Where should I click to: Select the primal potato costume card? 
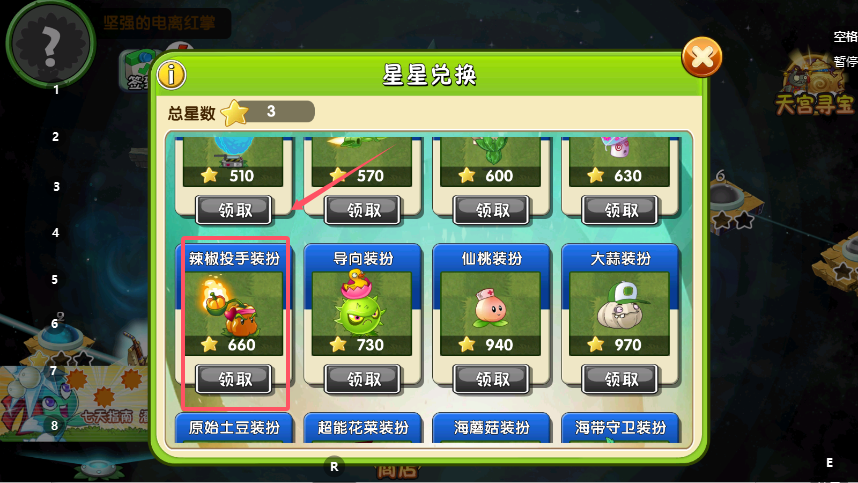[235, 428]
